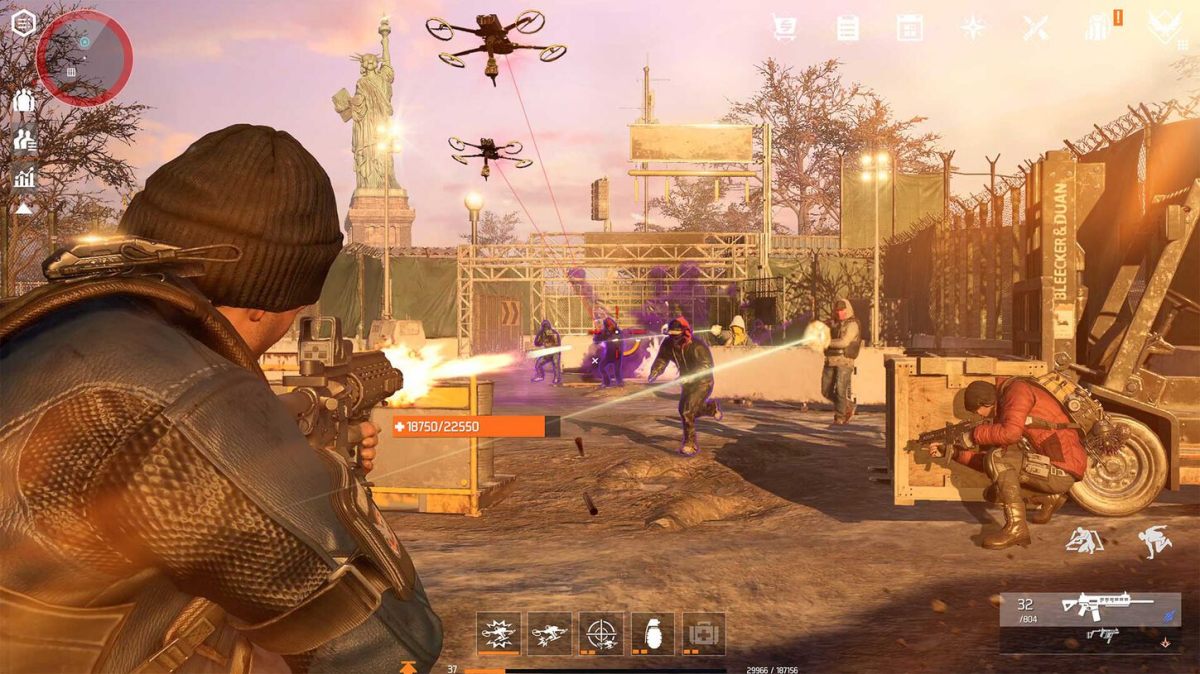This screenshot has height=674, width=1200.
Task: Tap the dodge roll action icon
Action: point(1153,542)
